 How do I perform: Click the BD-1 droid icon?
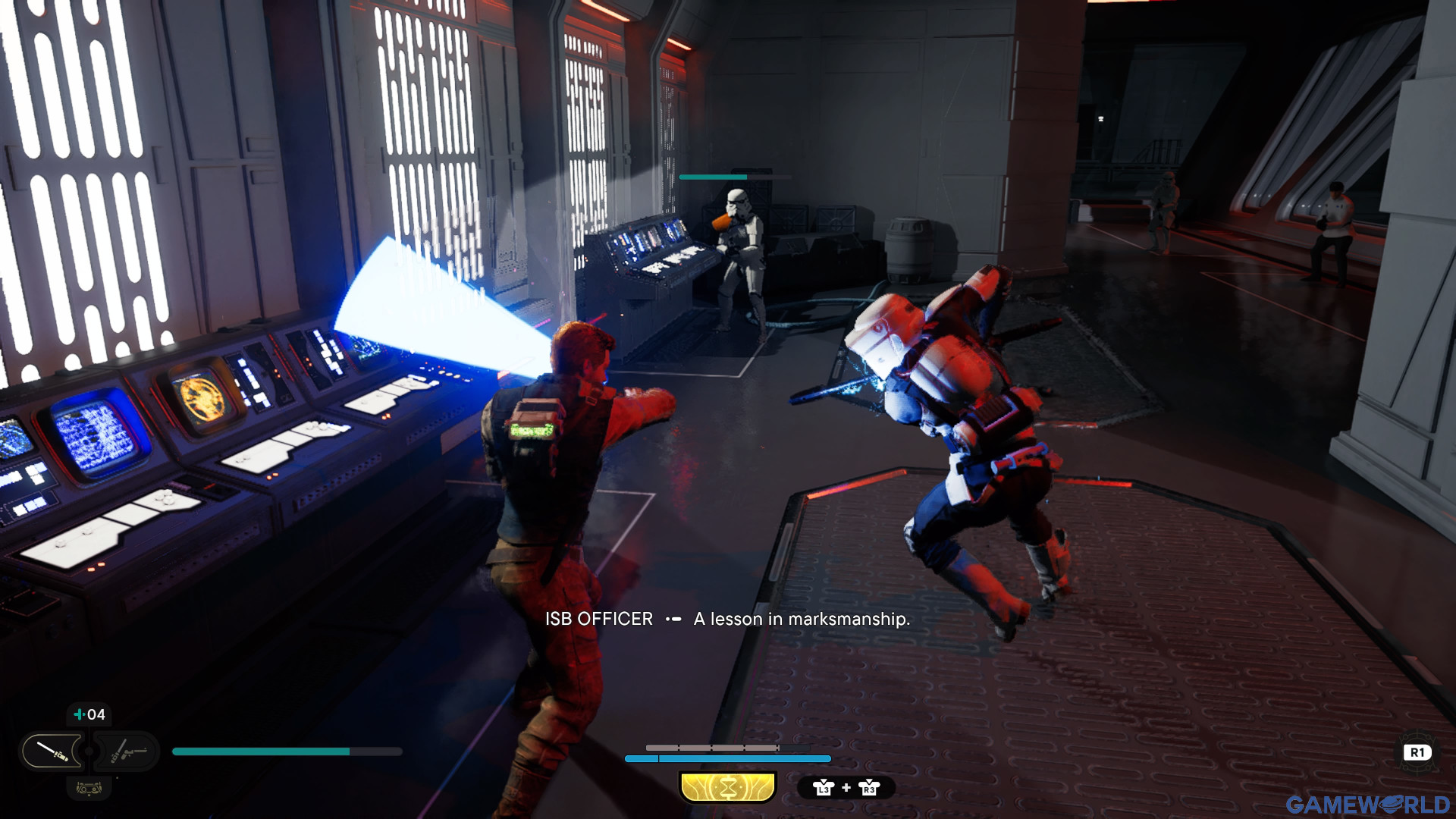(89, 789)
